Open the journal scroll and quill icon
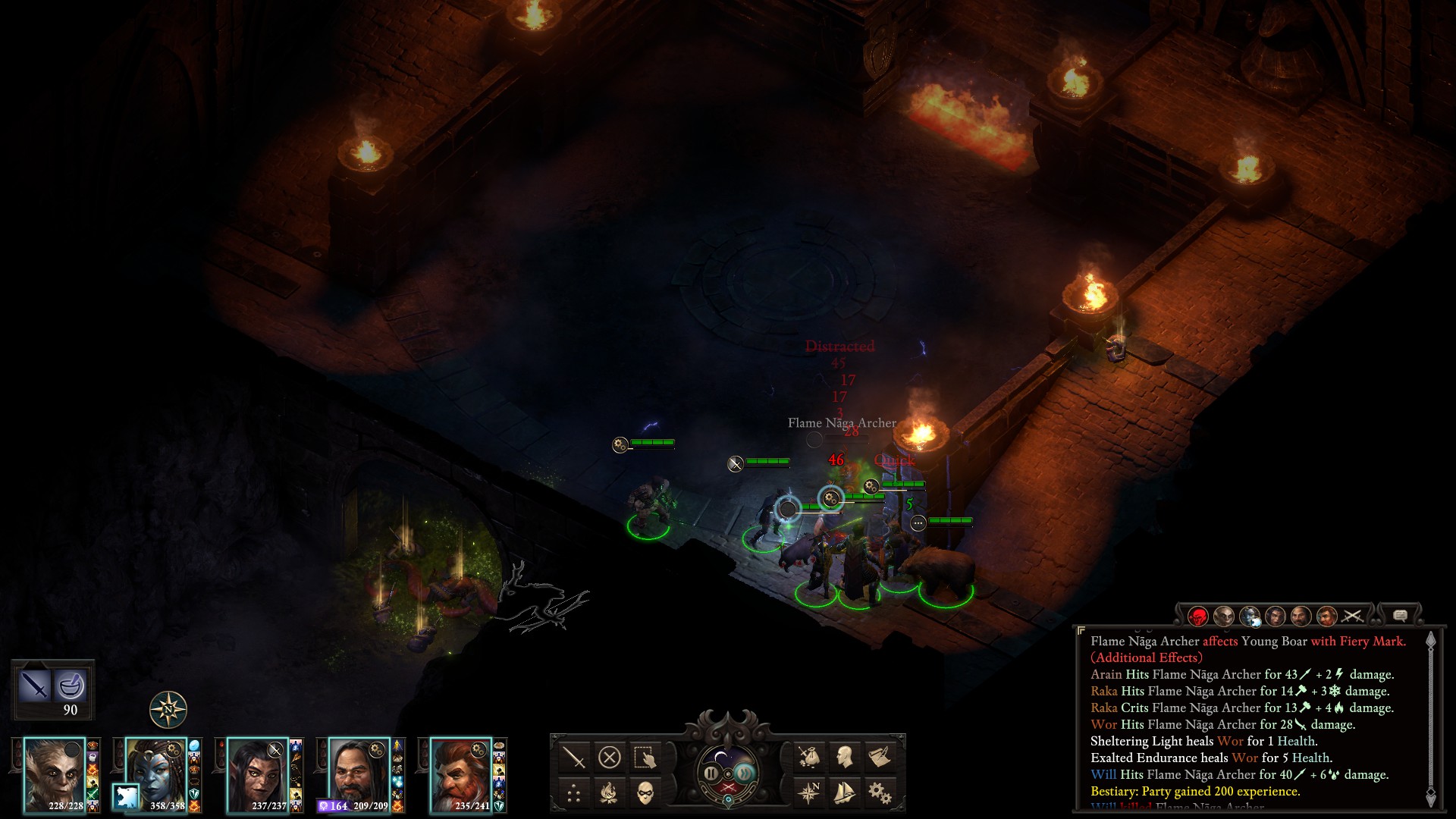Image resolution: width=1456 pixels, height=819 pixels. pos(880,757)
